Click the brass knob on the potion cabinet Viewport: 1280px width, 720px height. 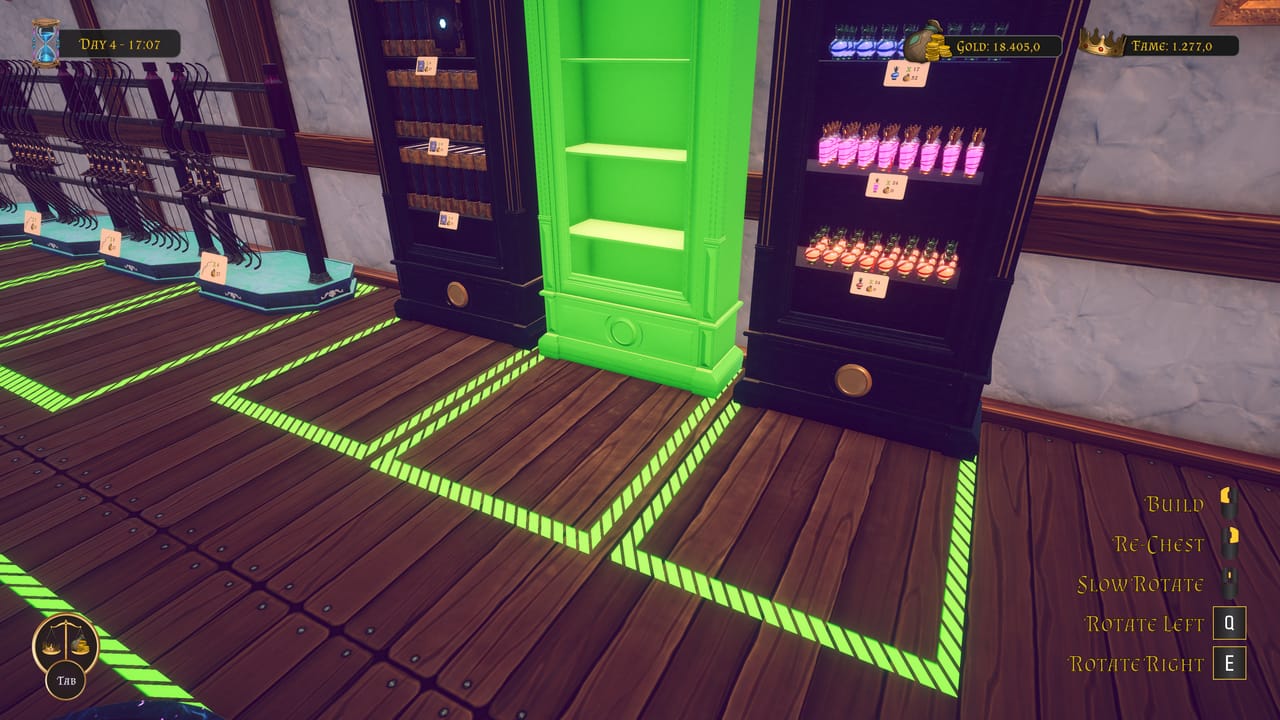(851, 378)
